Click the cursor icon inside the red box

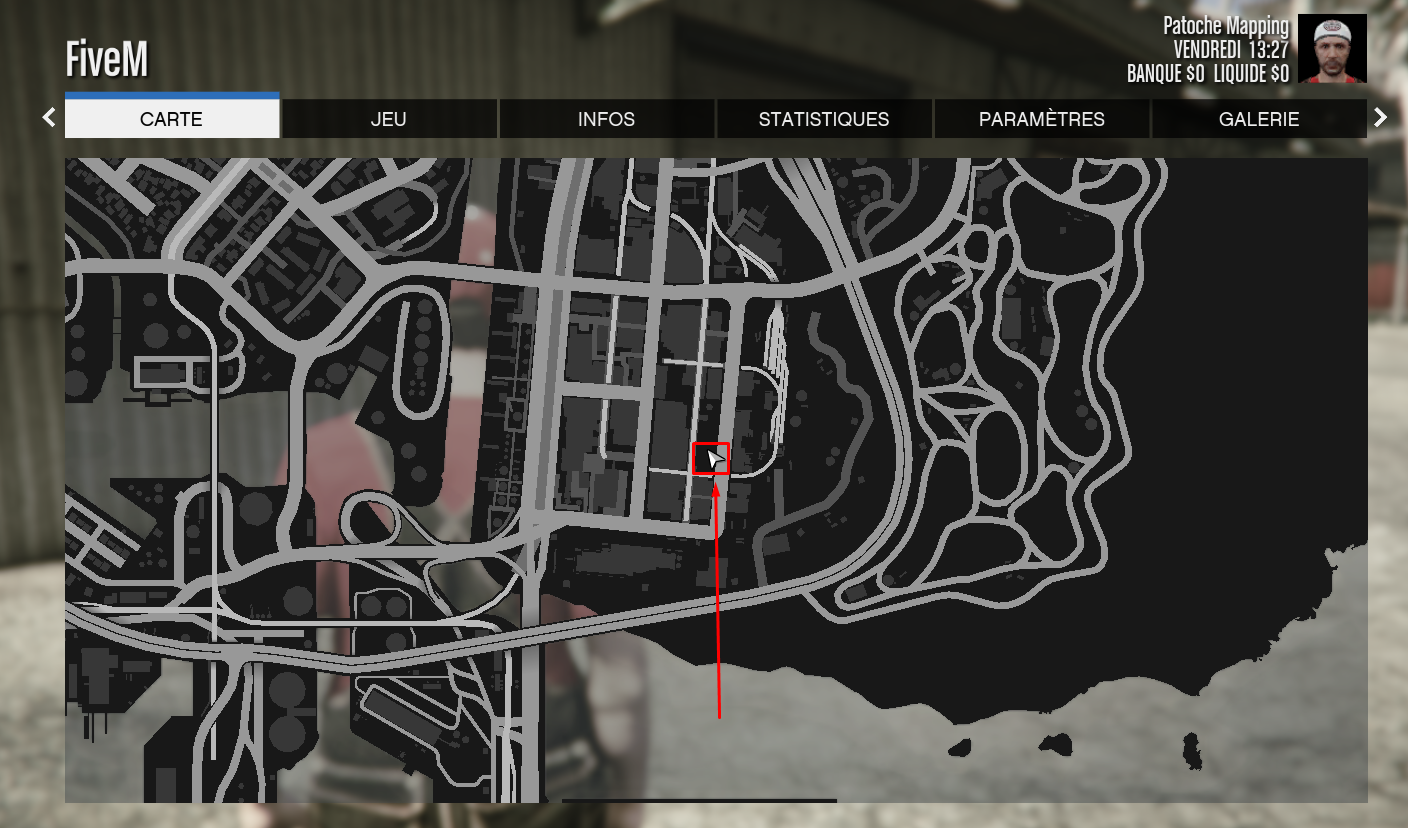pos(714,460)
